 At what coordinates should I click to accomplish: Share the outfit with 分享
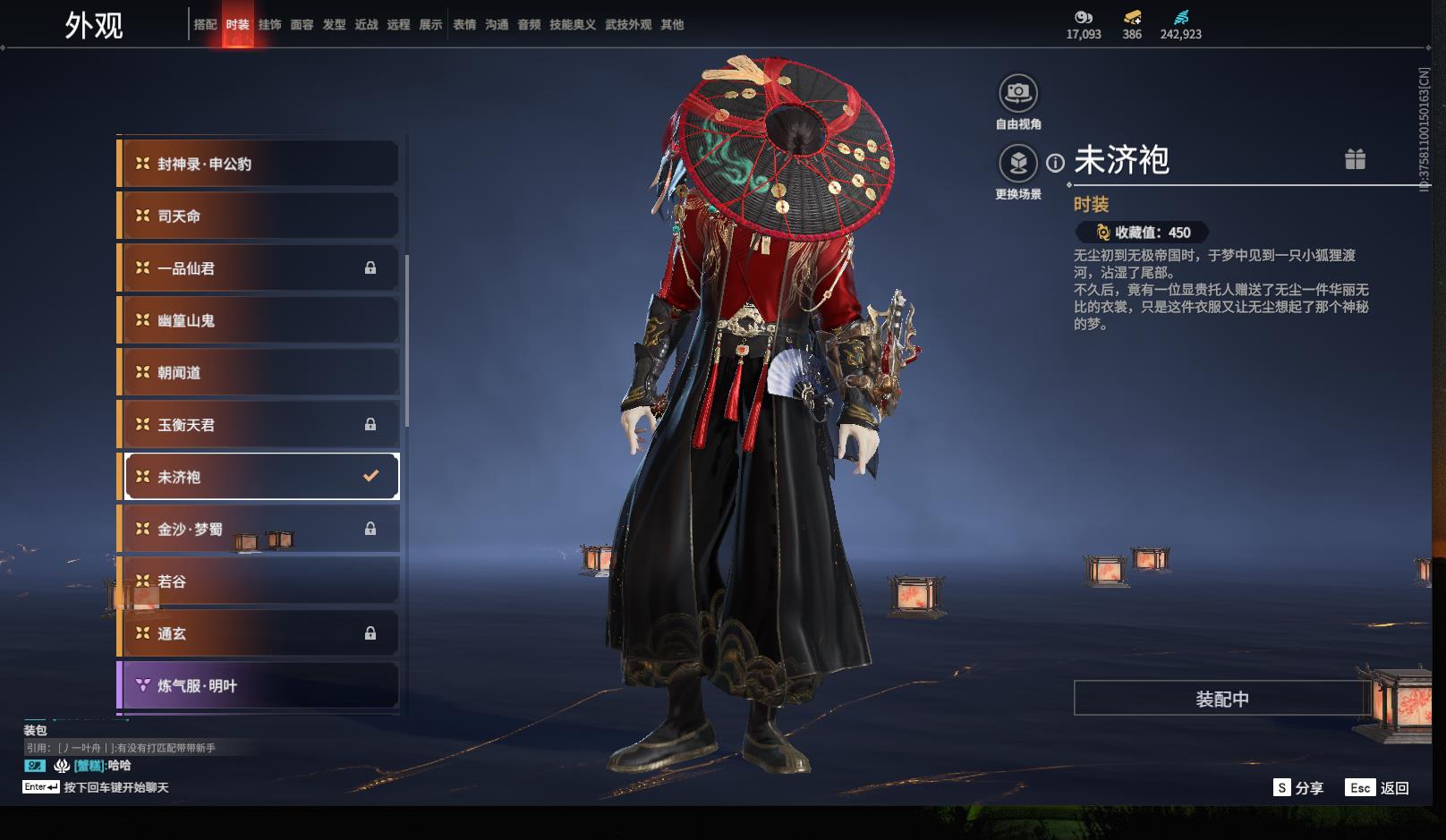point(1298,787)
